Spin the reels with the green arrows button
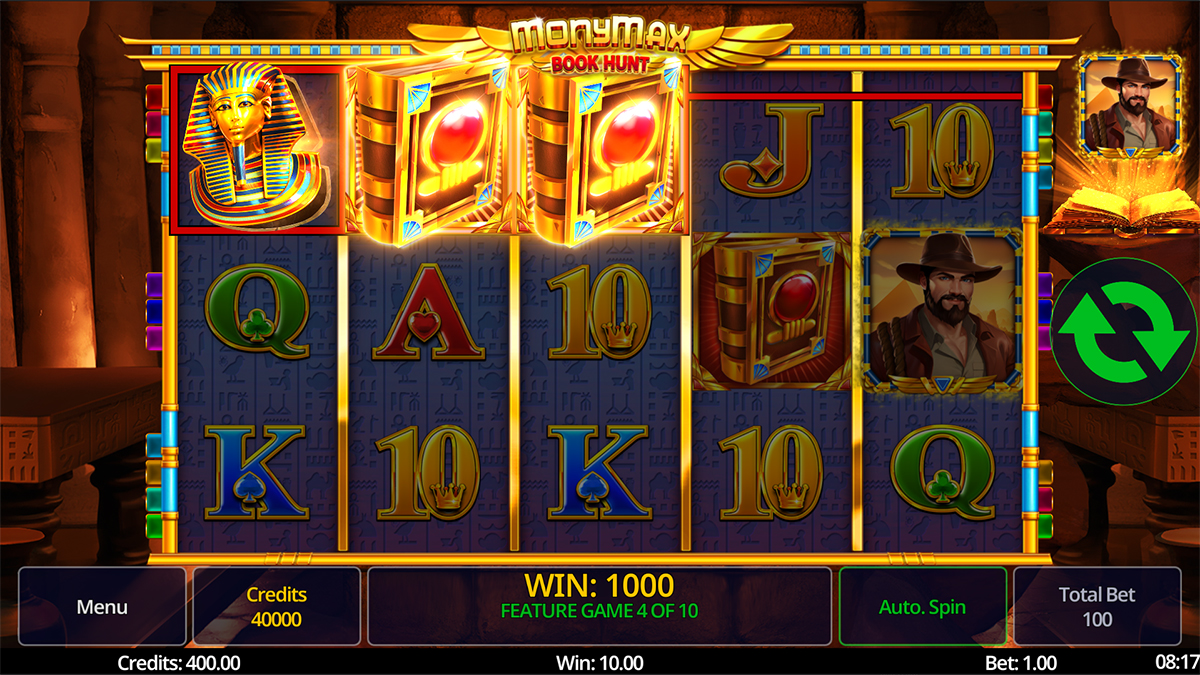Image resolution: width=1200 pixels, height=675 pixels. pyautogui.click(x=1123, y=331)
